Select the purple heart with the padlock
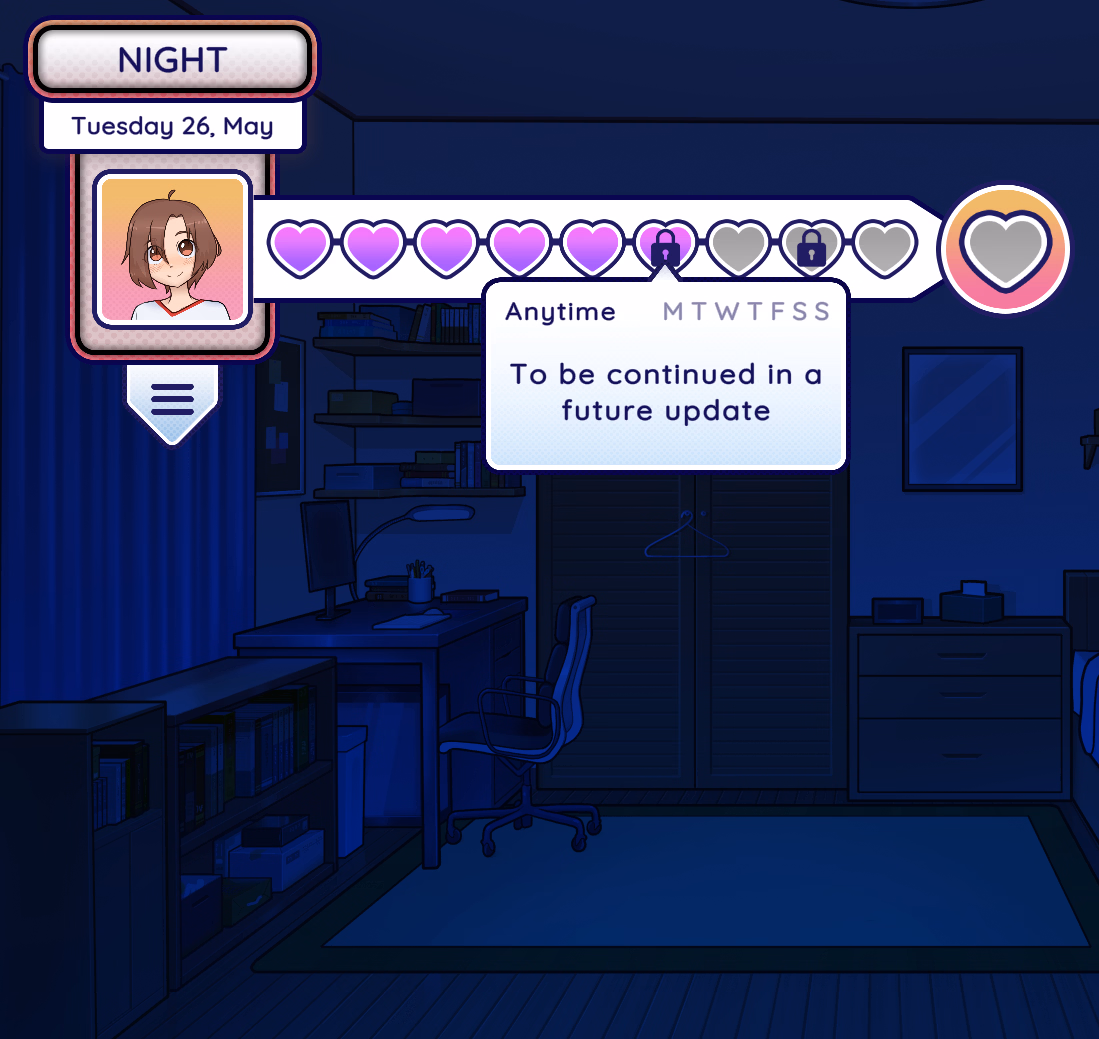 tap(666, 248)
